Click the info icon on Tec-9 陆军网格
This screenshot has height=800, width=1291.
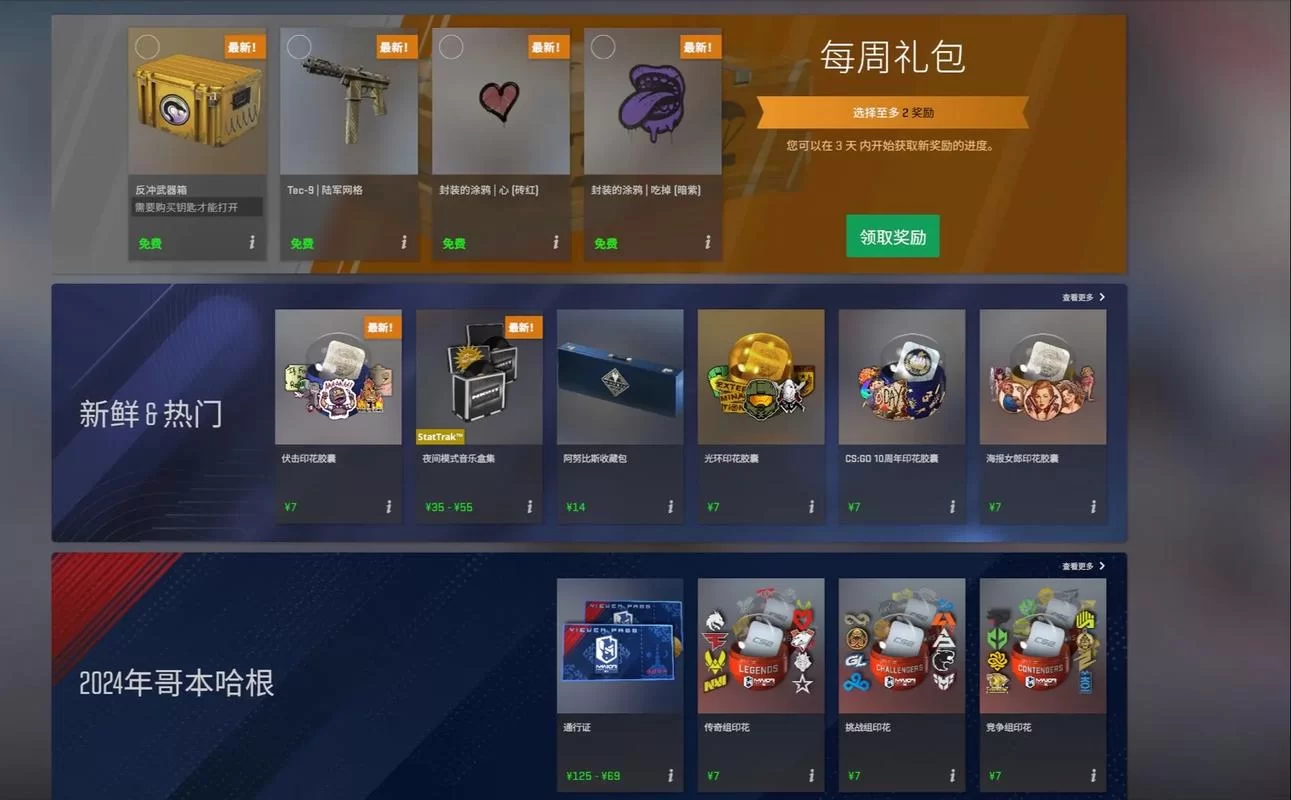pos(404,242)
